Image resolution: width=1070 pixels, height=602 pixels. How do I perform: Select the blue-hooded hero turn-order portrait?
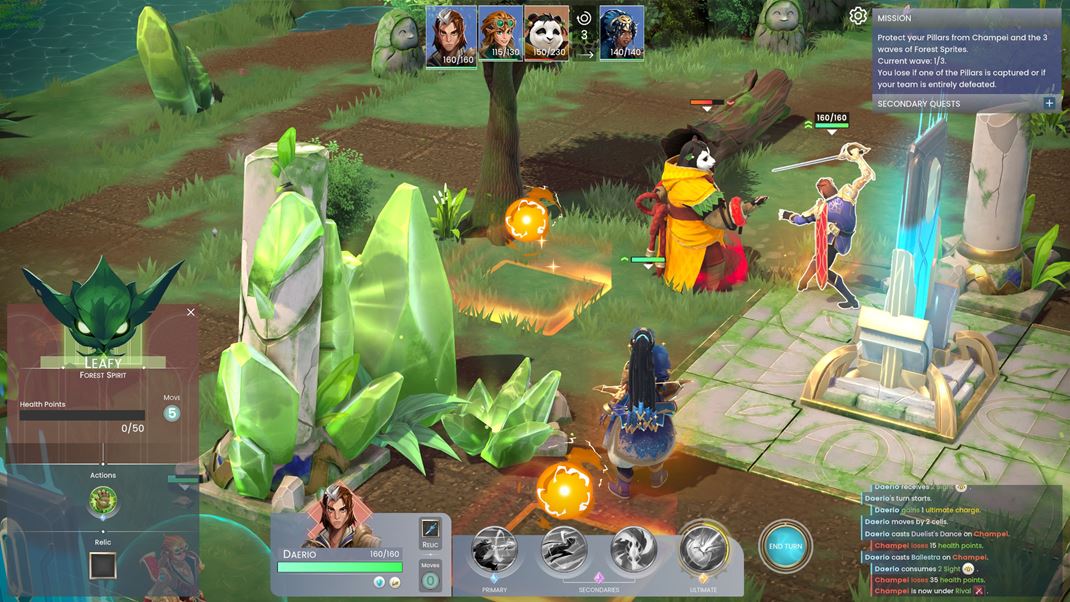point(621,36)
